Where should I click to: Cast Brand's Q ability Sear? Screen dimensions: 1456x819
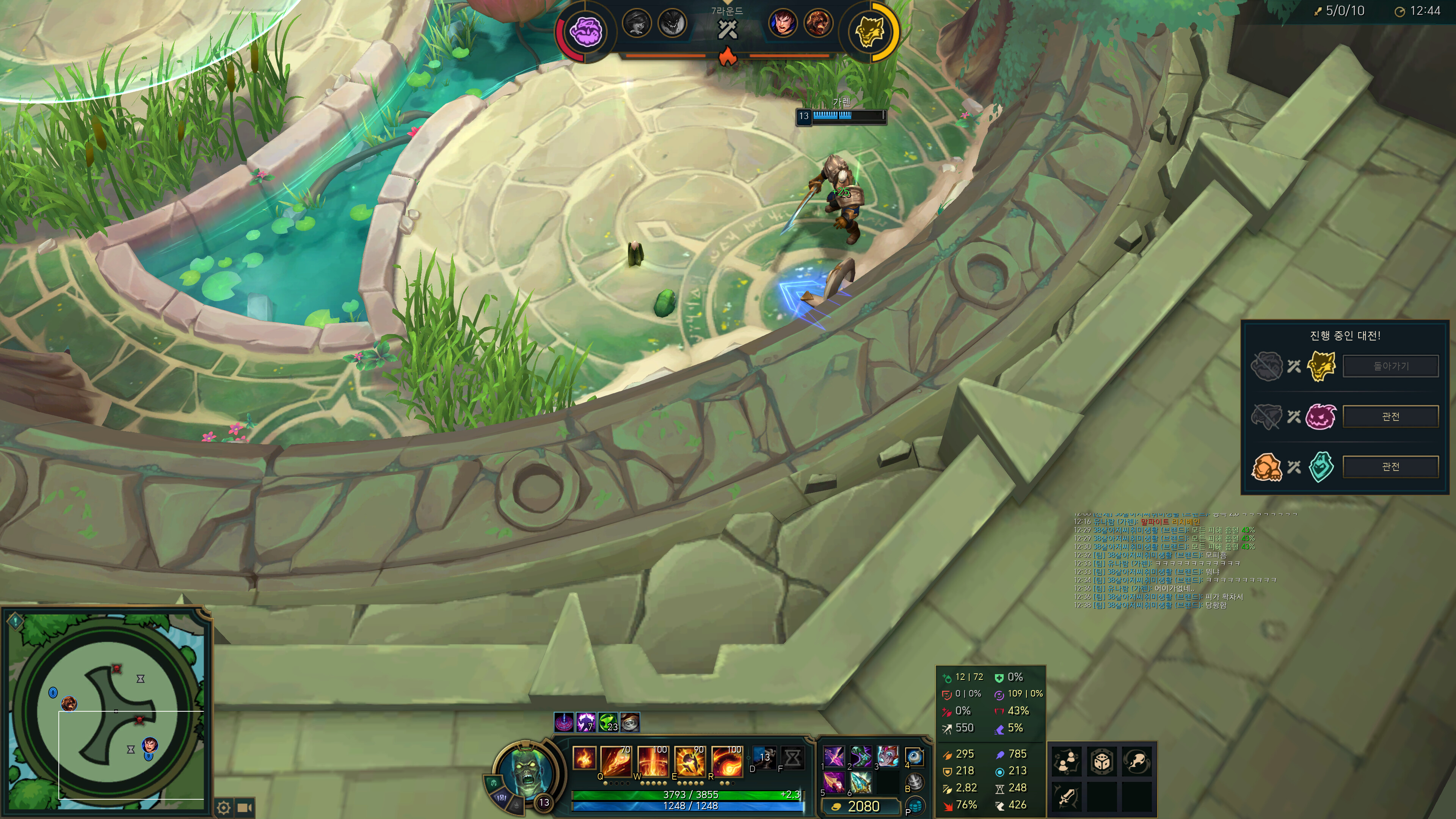pos(615,760)
